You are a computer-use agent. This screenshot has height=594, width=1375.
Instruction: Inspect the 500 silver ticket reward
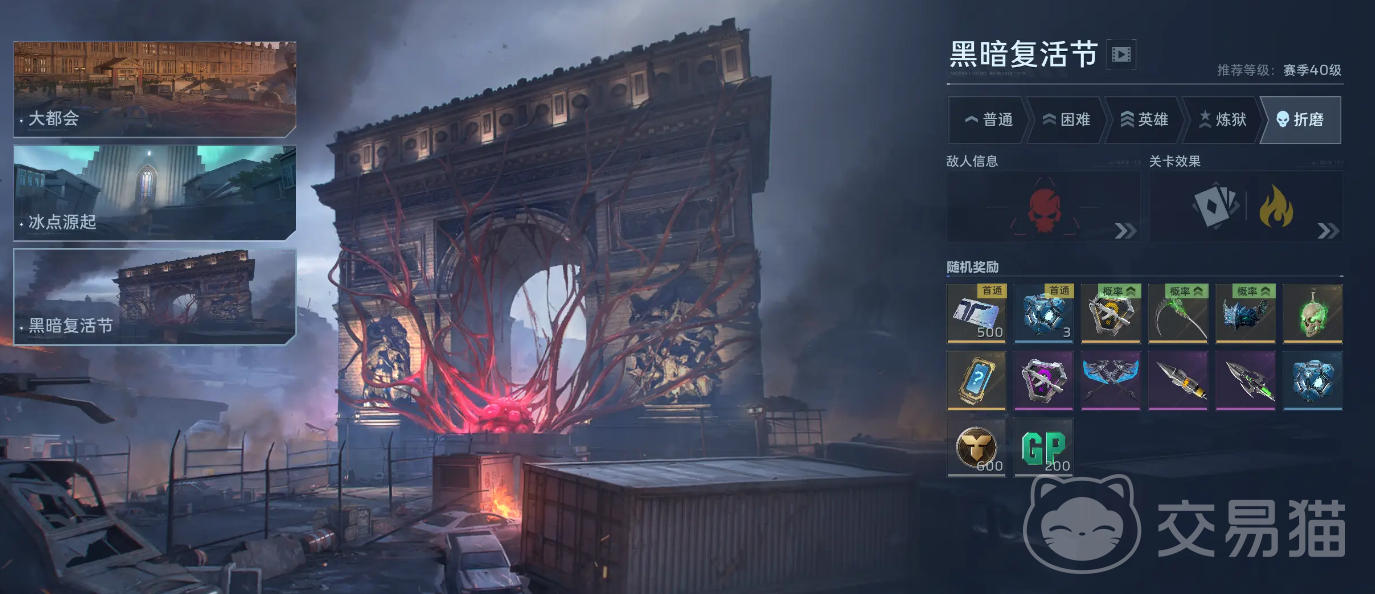977,312
